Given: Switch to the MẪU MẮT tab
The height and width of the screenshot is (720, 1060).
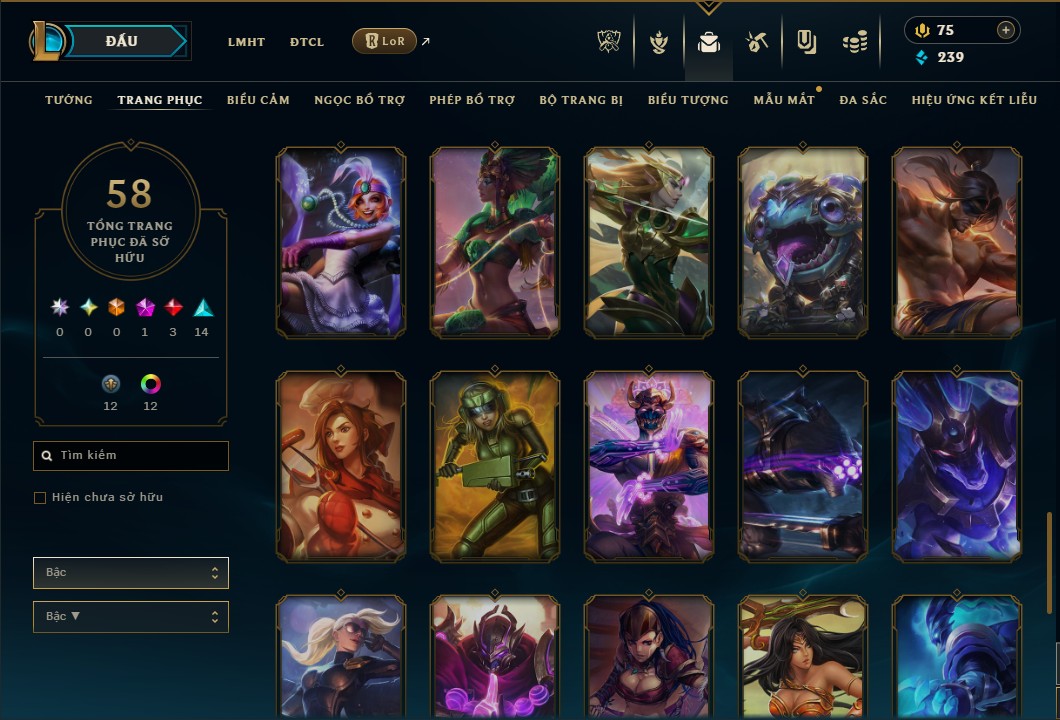Looking at the screenshot, I should [784, 100].
